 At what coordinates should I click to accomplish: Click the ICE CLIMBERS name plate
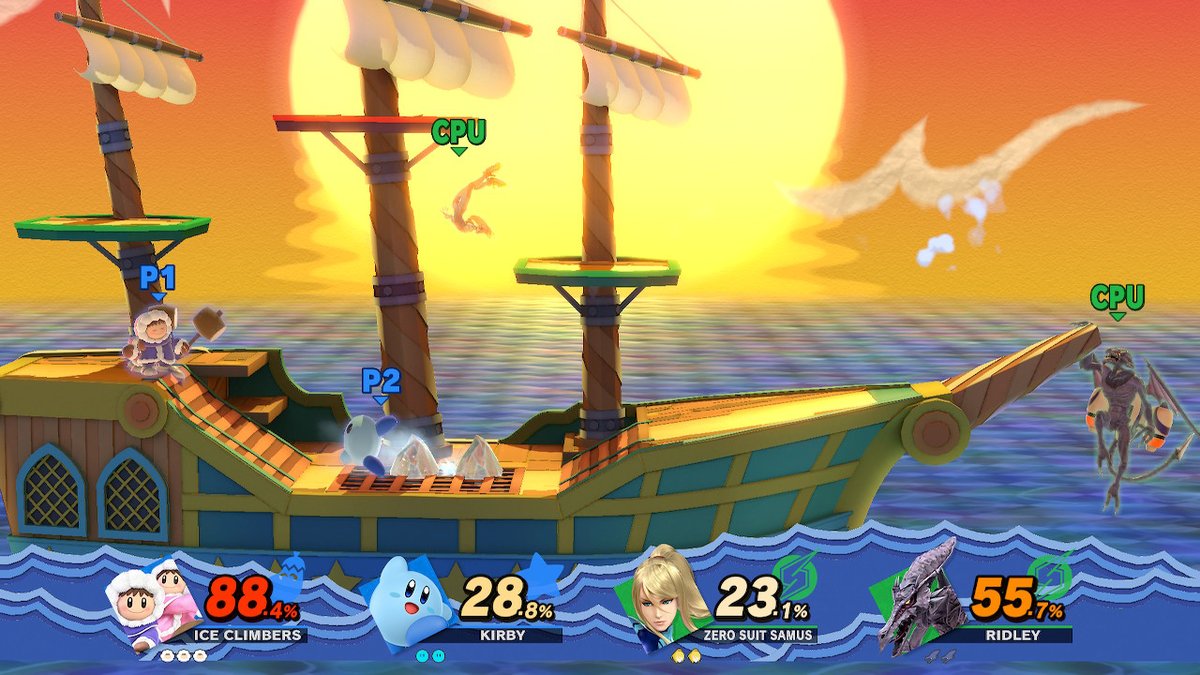pyautogui.click(x=247, y=634)
